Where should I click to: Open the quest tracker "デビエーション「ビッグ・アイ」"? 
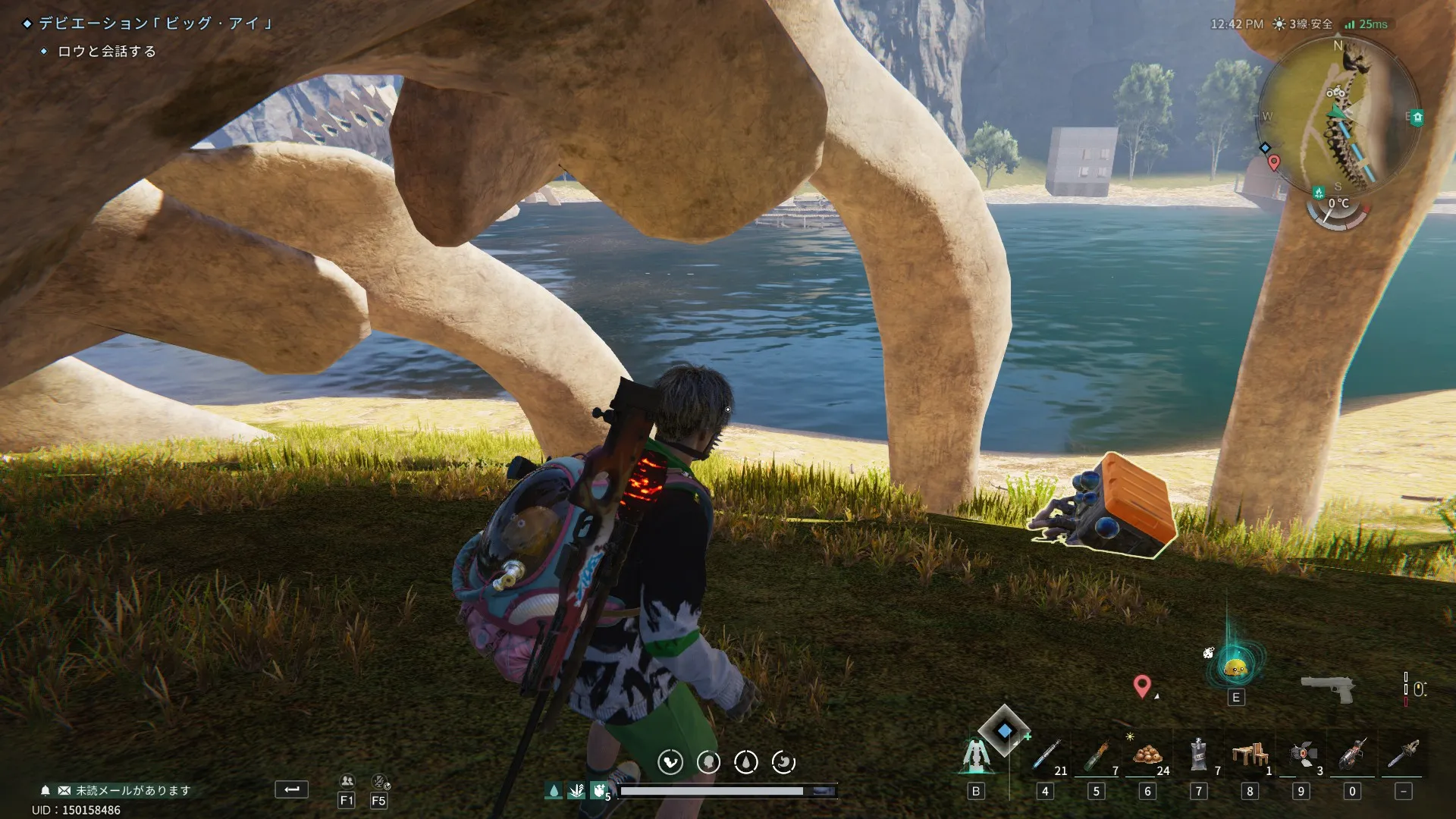click(x=155, y=24)
